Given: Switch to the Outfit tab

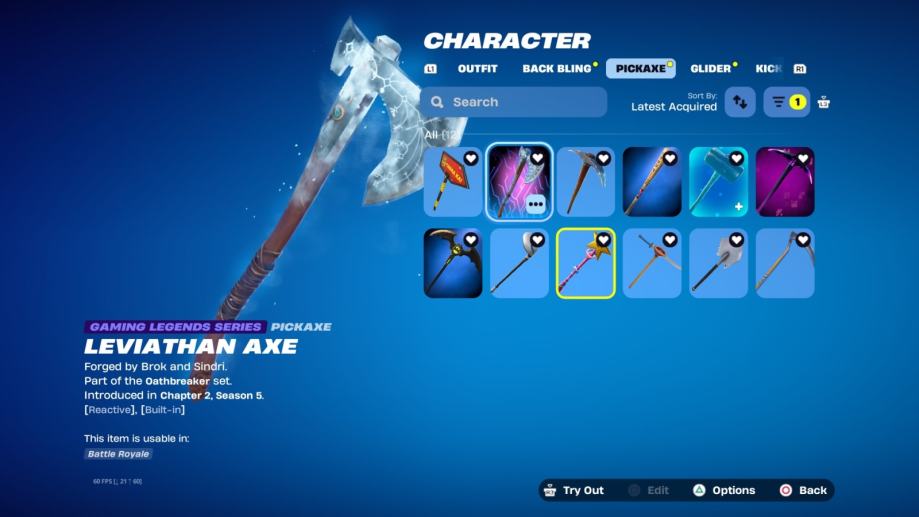Looking at the screenshot, I should click(477, 69).
